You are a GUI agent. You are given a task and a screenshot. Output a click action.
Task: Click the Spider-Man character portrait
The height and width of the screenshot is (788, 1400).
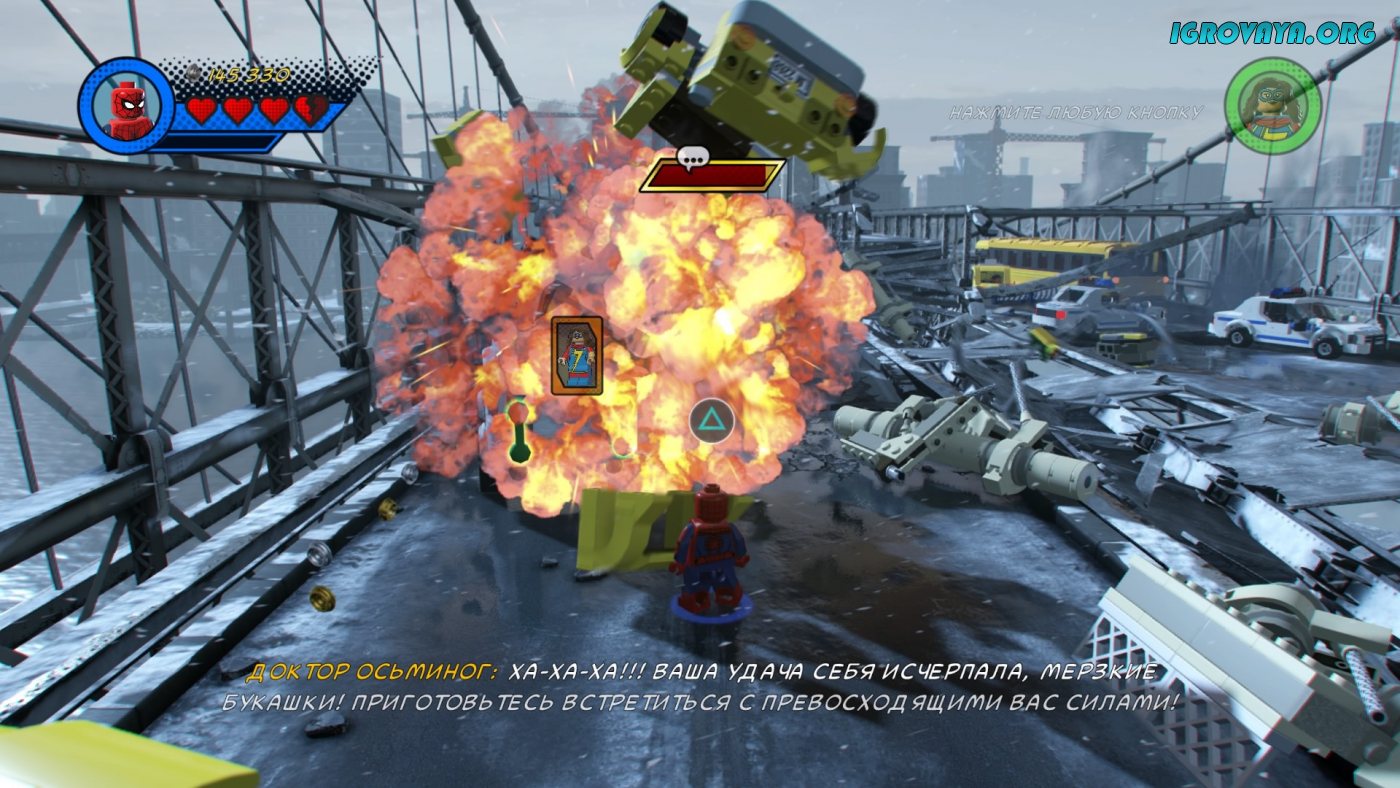point(126,105)
